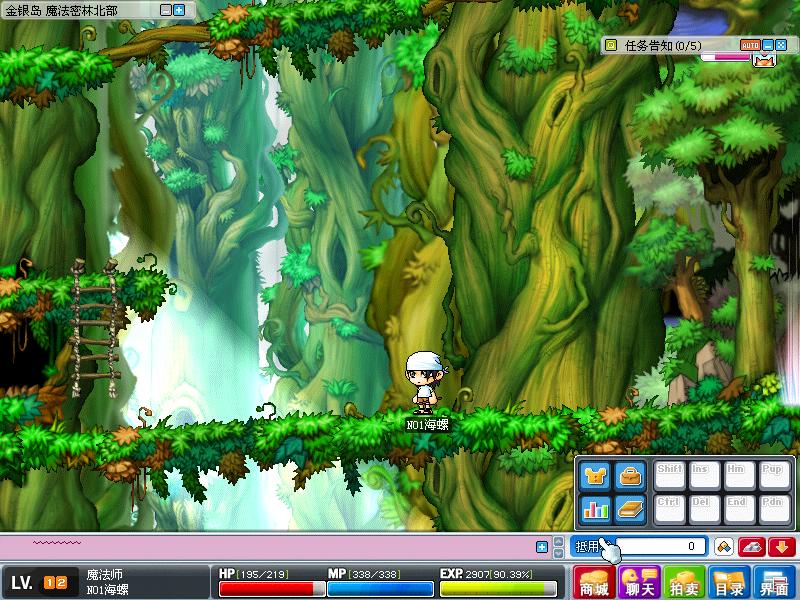Toggle the AUTO button on the quest tracker
This screenshot has height=600, width=800.
coord(750,45)
